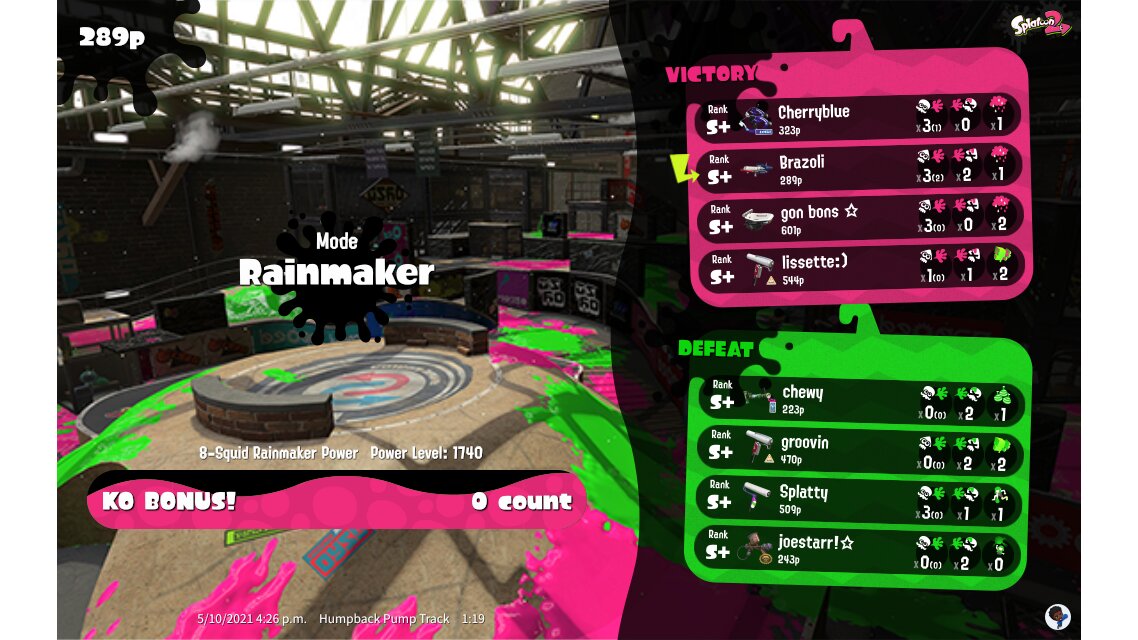Open gon bons player entry

[x=858, y=217]
